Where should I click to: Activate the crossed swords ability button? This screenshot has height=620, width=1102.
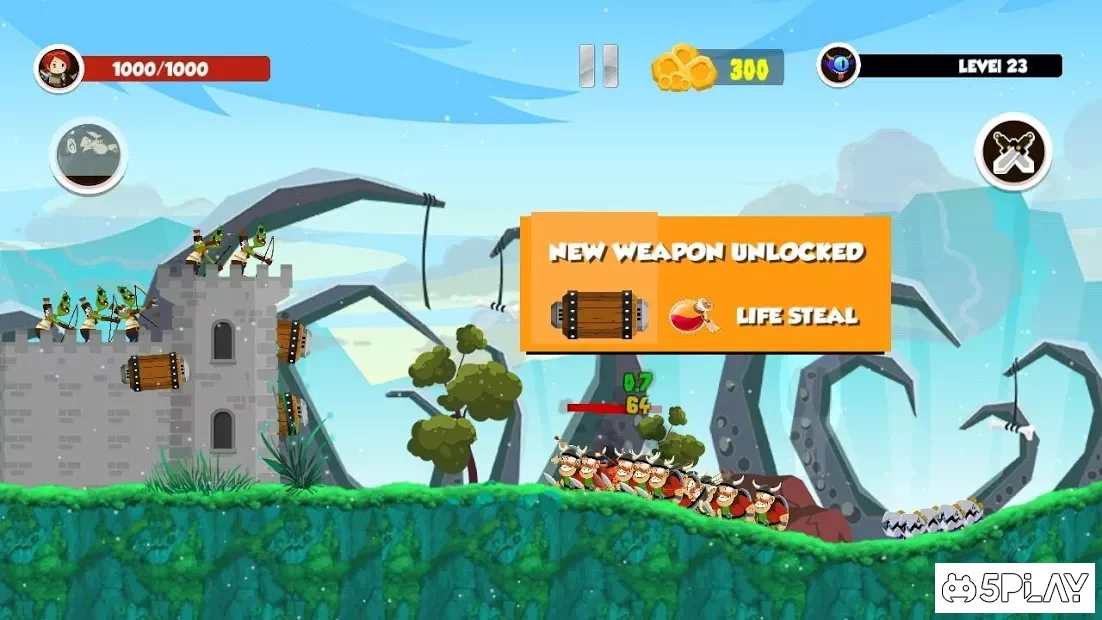1013,151
